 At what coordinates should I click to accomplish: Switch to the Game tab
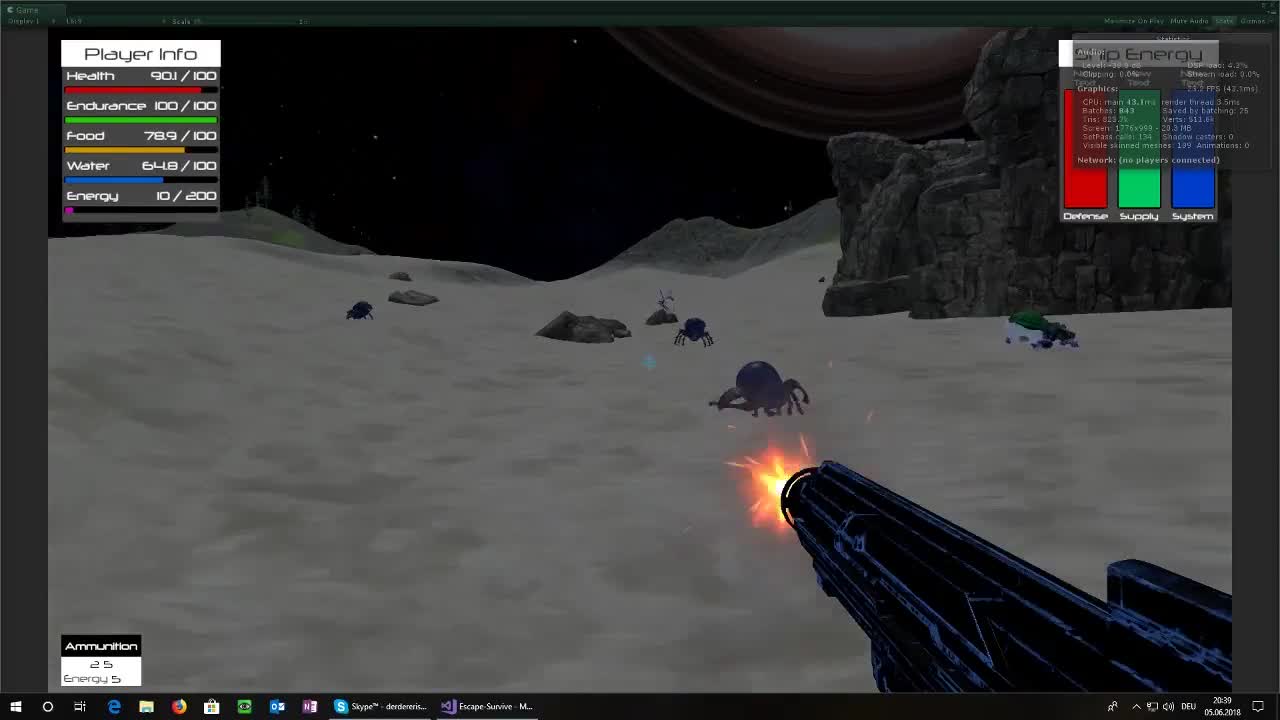click(x=25, y=8)
